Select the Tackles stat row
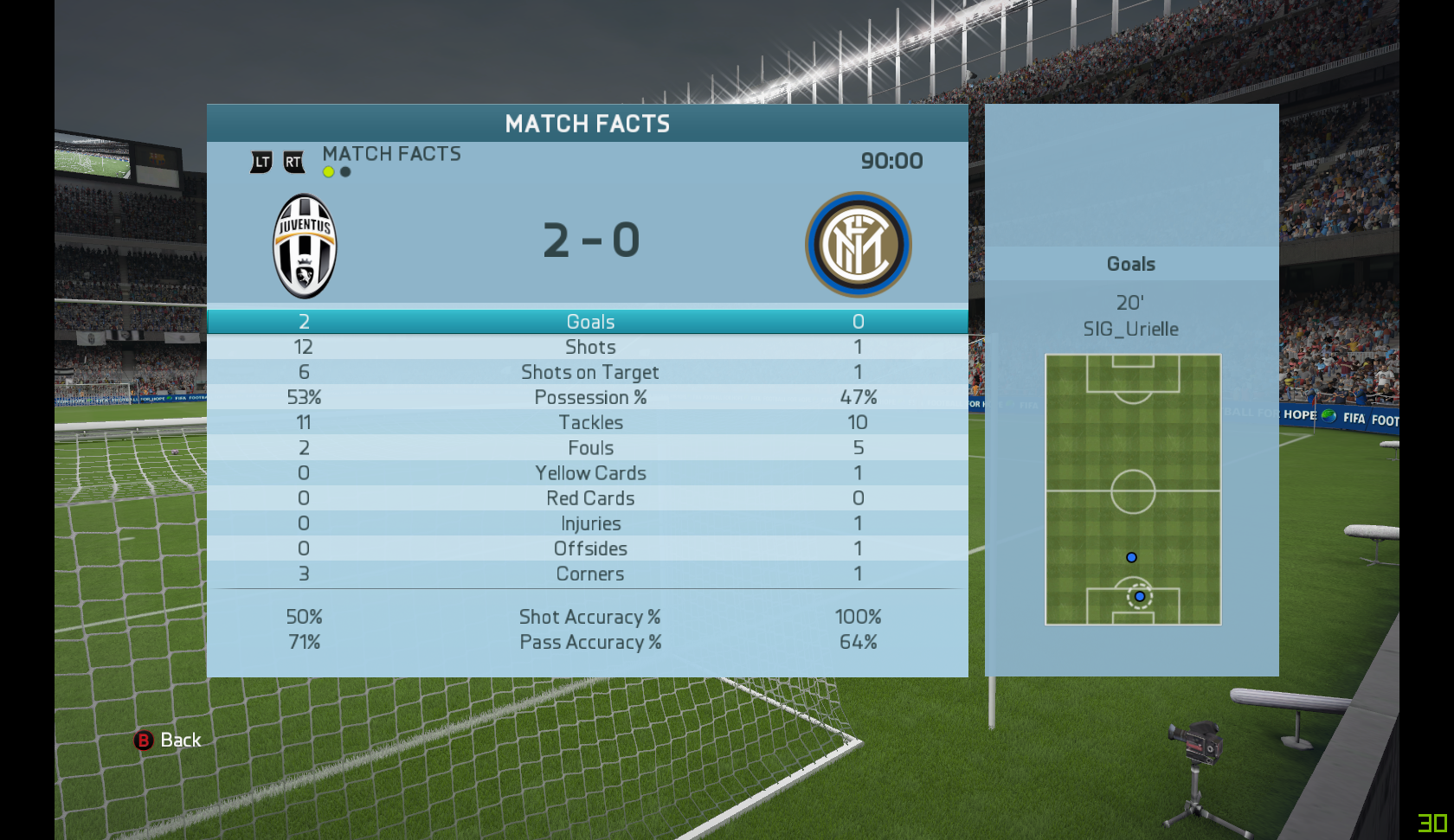 [x=589, y=422]
